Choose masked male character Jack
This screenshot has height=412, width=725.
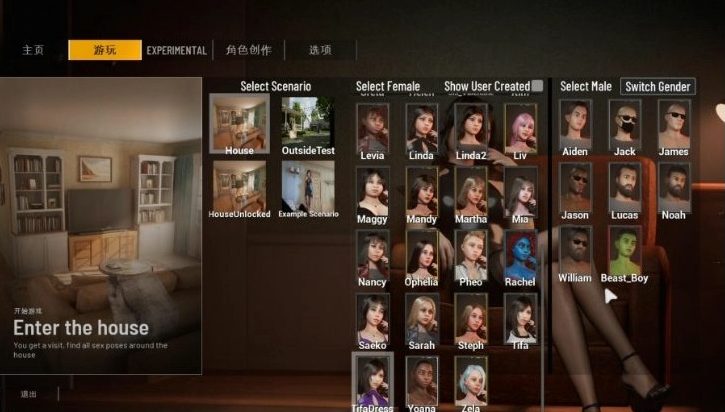(624, 124)
